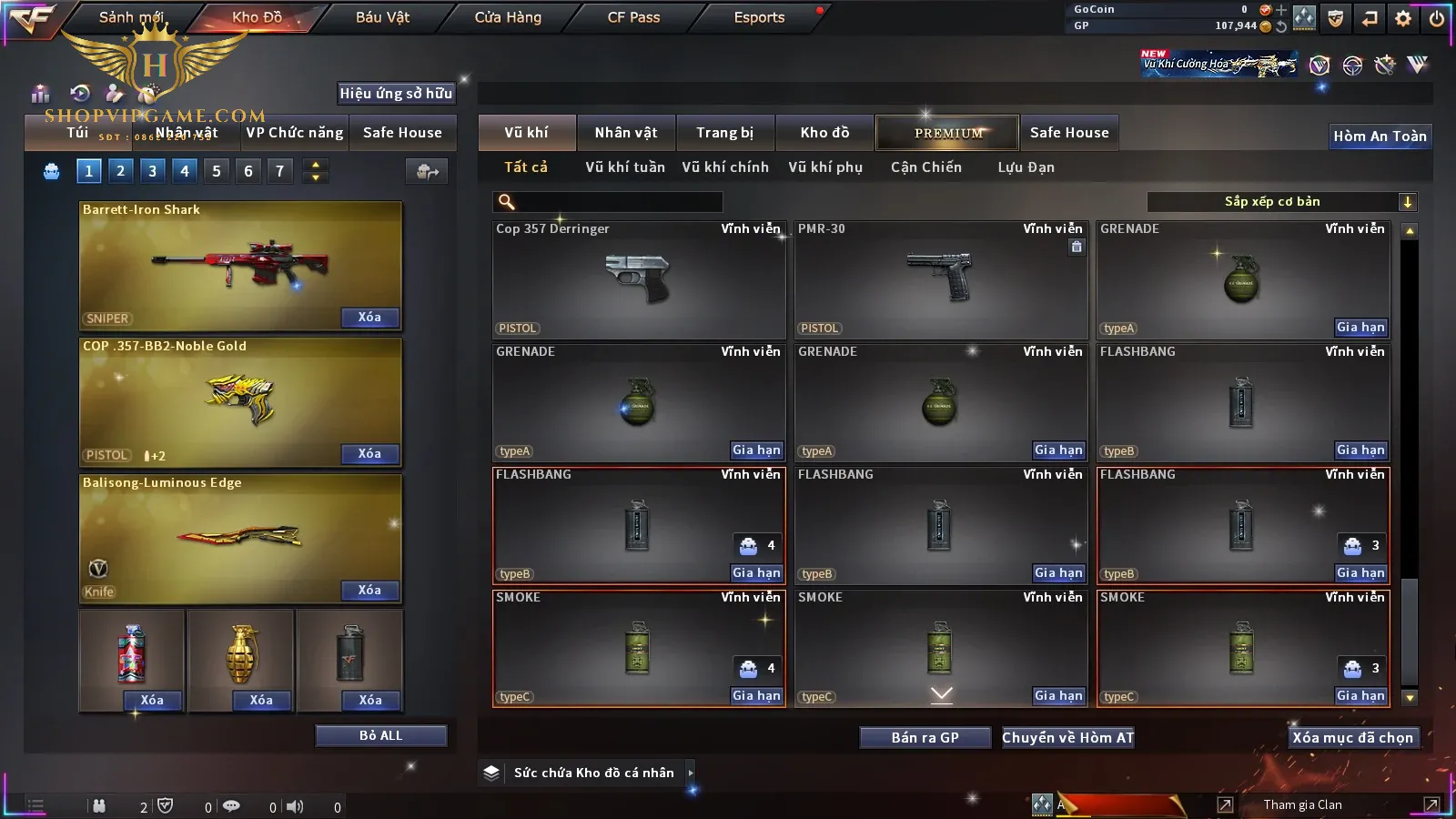This screenshot has width=1456, height=819.
Task: Select the Nhân vật storage tab
Action: pyautogui.click(x=625, y=133)
